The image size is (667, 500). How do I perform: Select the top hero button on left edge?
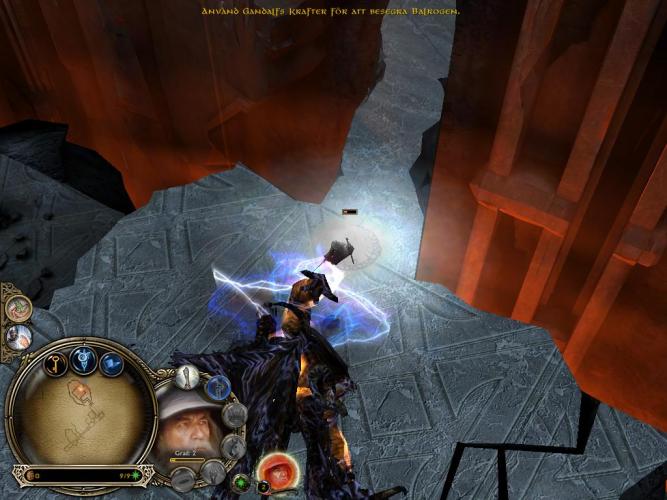[x=16, y=308]
